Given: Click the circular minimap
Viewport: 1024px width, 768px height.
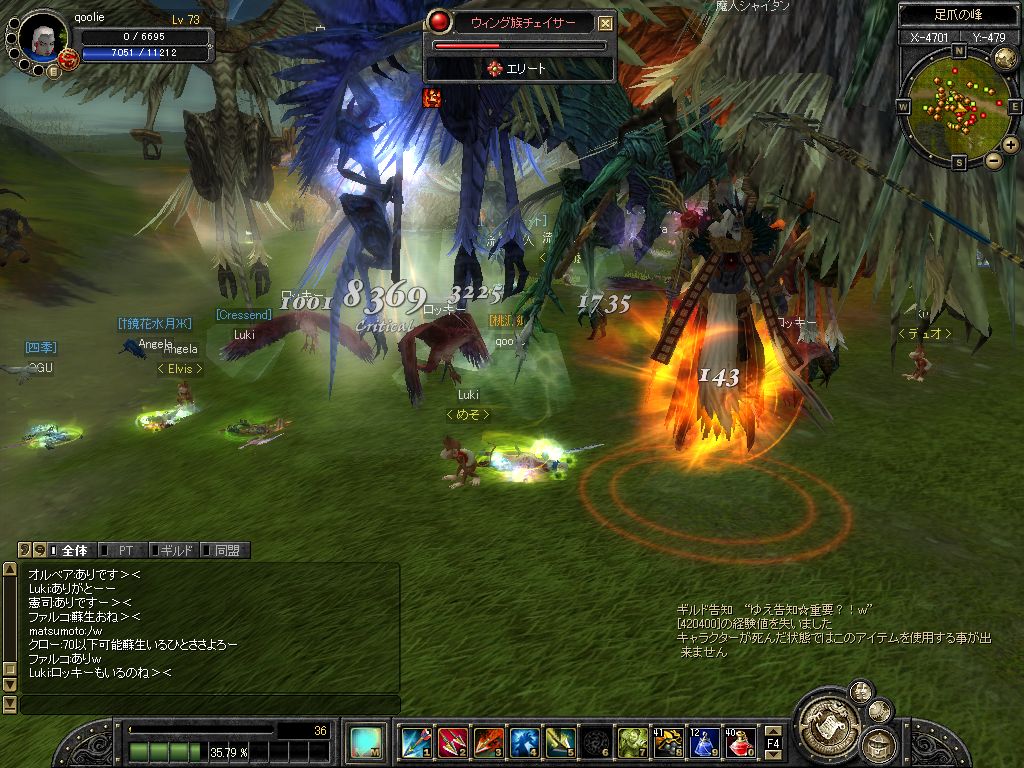Looking at the screenshot, I should tap(958, 104).
